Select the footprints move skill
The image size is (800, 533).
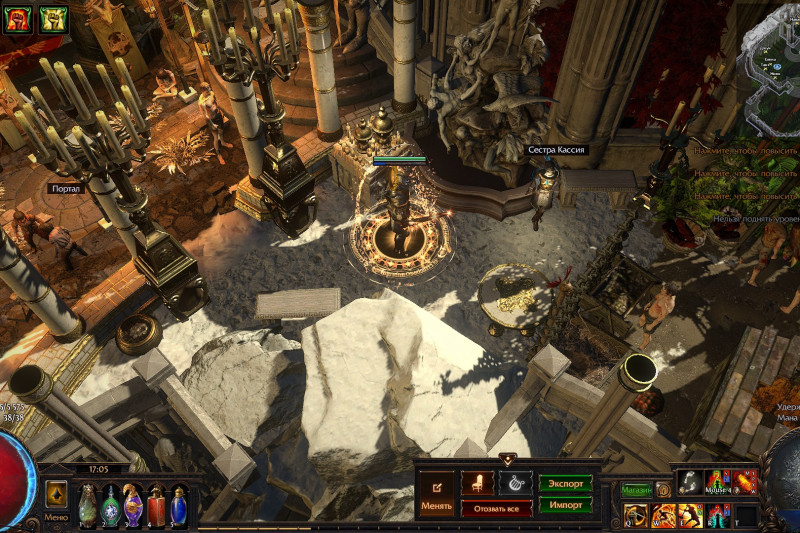tap(690, 482)
